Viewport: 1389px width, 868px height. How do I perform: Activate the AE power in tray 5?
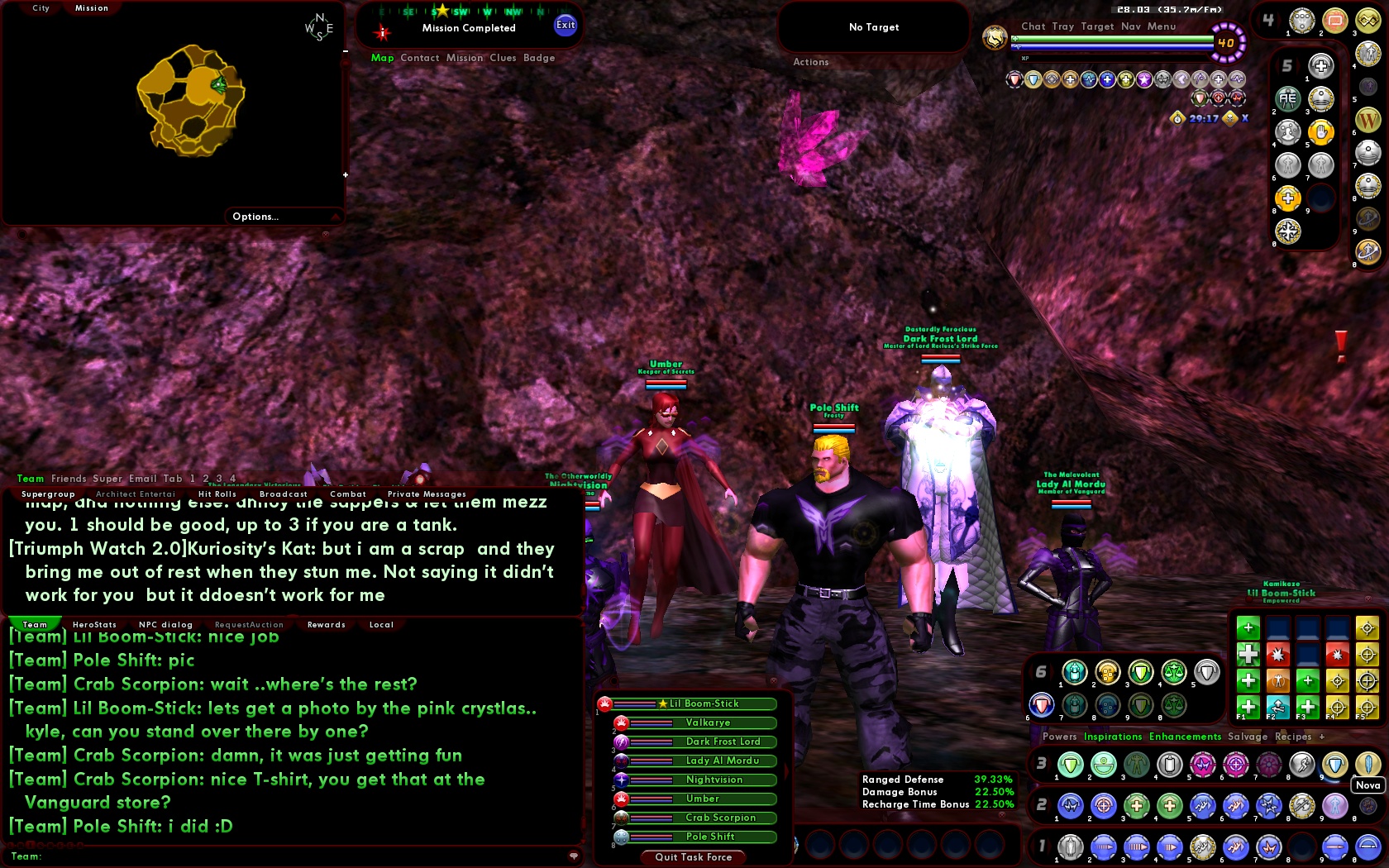coord(1288,99)
